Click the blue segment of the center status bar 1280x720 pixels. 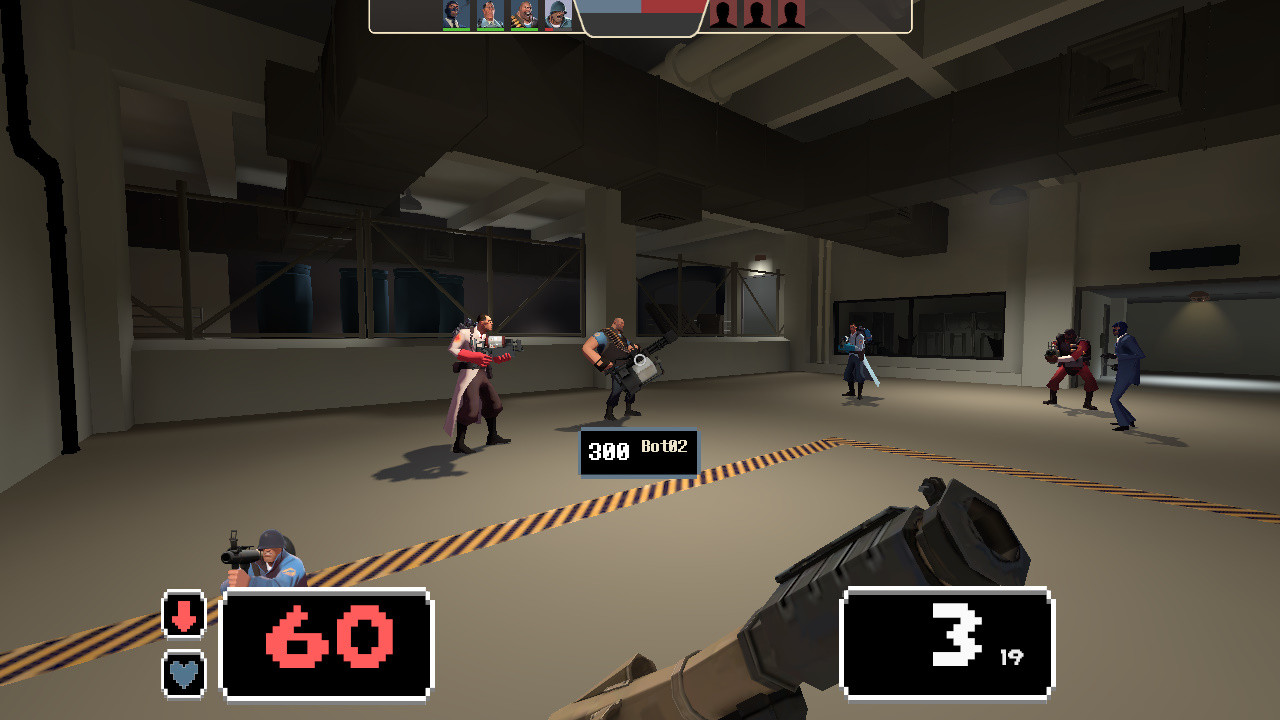[x=608, y=8]
